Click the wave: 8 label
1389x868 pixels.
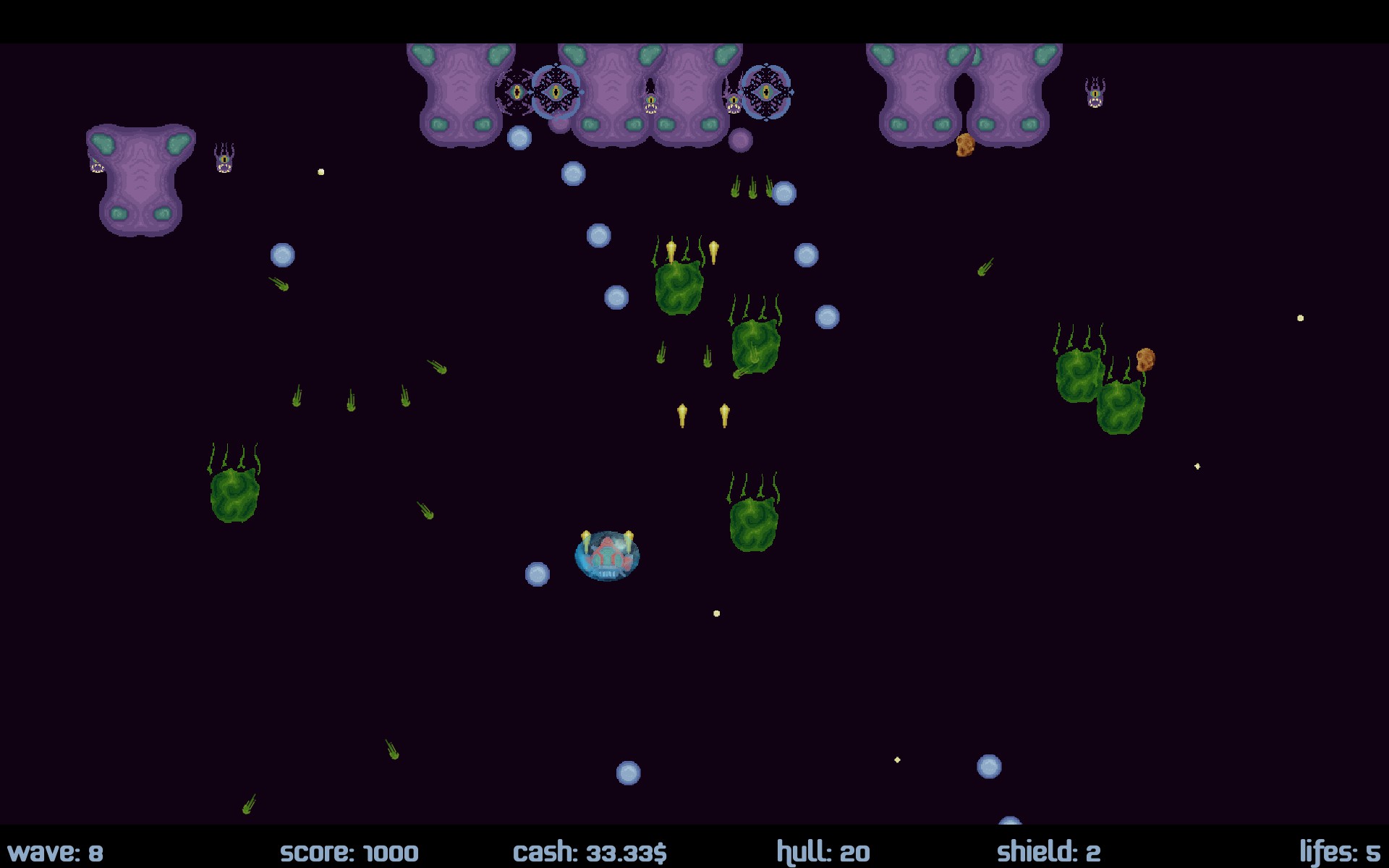tap(58, 852)
